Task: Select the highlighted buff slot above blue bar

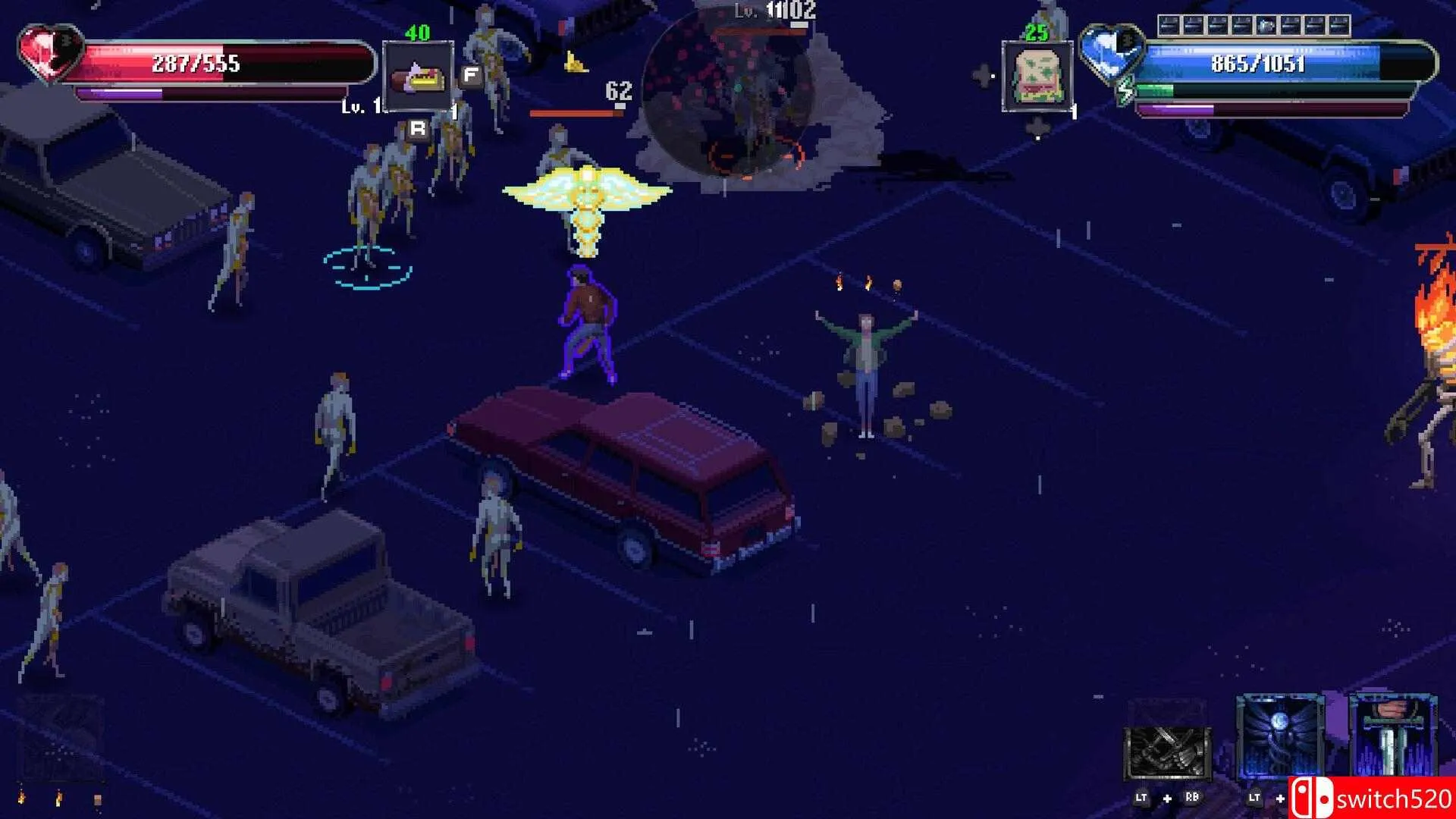Action: 1266,27
